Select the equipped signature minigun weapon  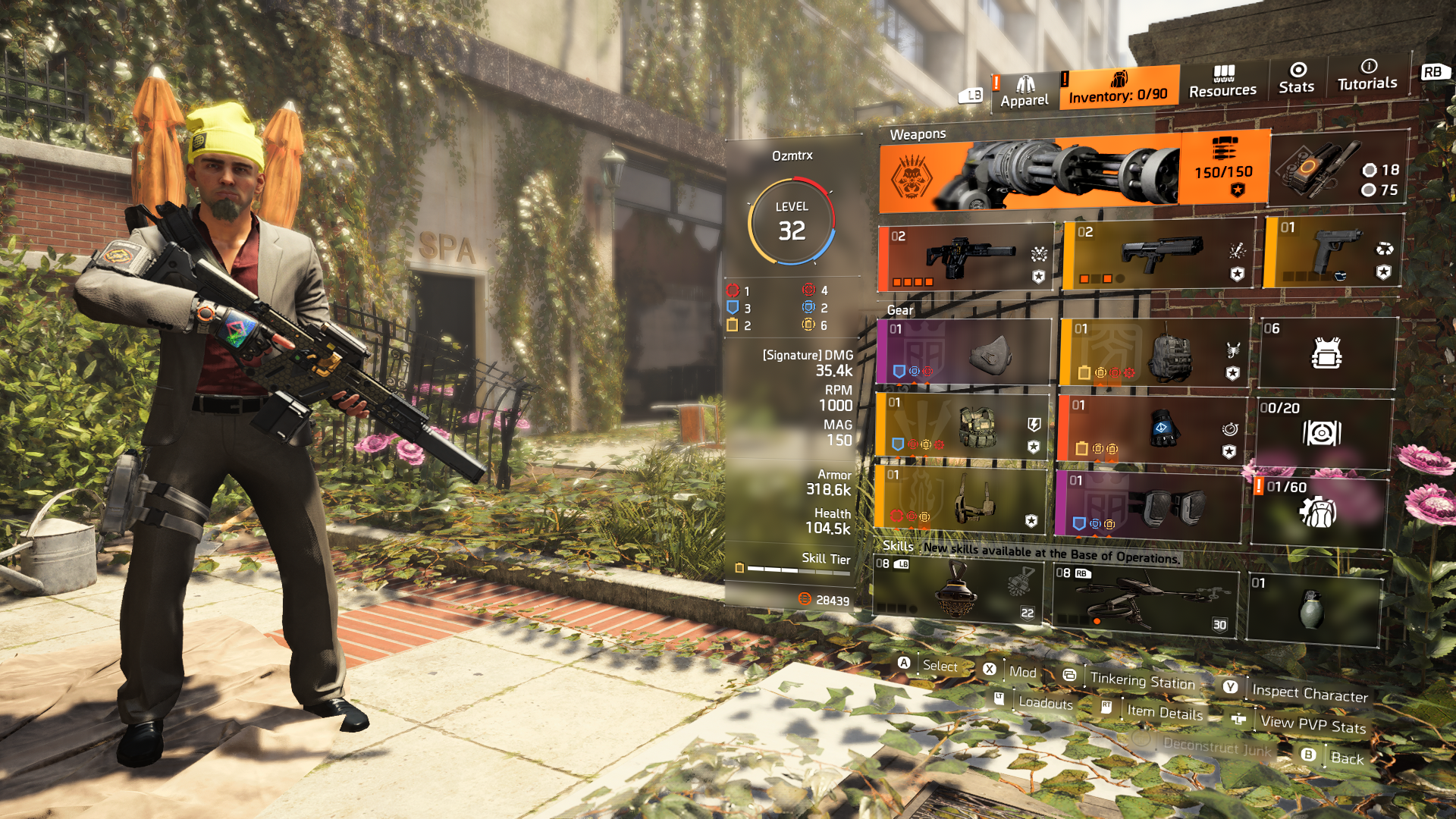[x=1062, y=174]
